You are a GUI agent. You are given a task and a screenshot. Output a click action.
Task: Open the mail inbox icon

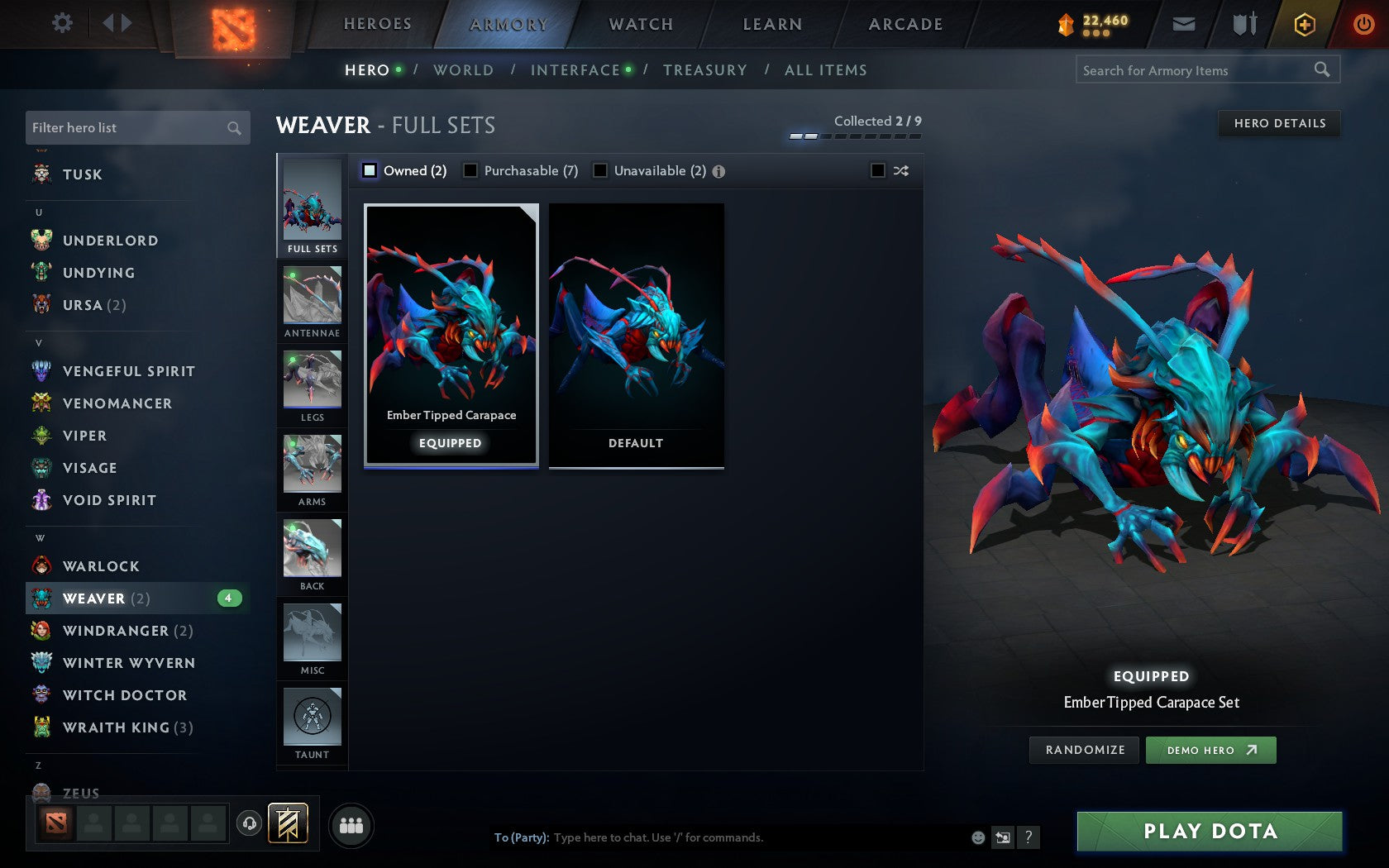1184,24
